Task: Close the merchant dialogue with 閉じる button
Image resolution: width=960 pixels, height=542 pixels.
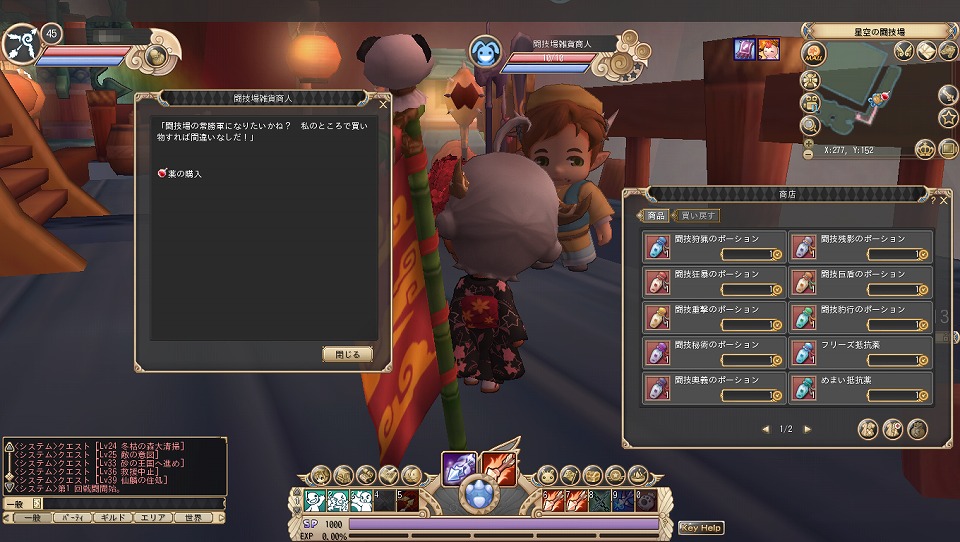Action: 347,354
